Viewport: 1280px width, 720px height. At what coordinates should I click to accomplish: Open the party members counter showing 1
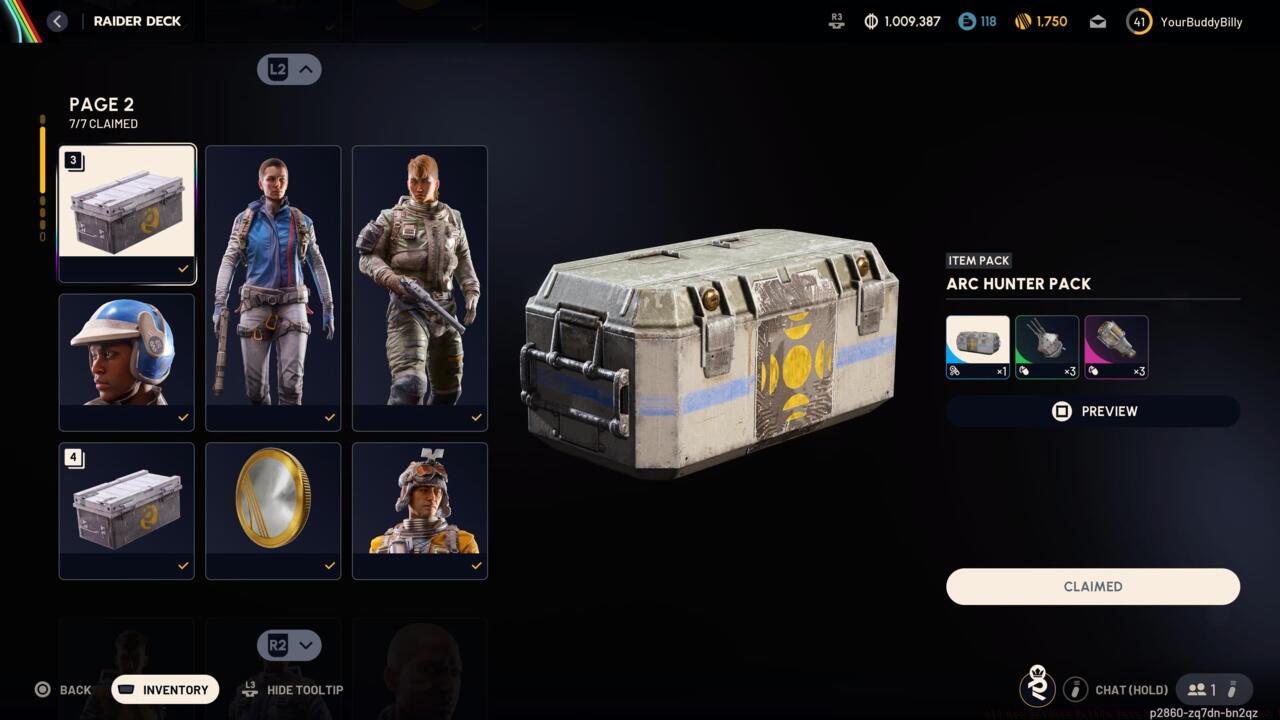pyautogui.click(x=1205, y=689)
